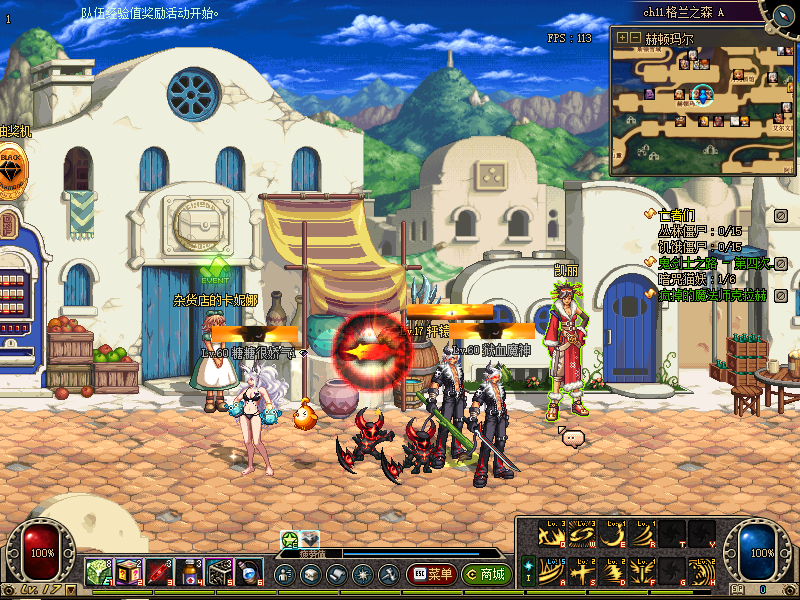Open the quest scroll round button
800x600 pixels.
(336, 574)
